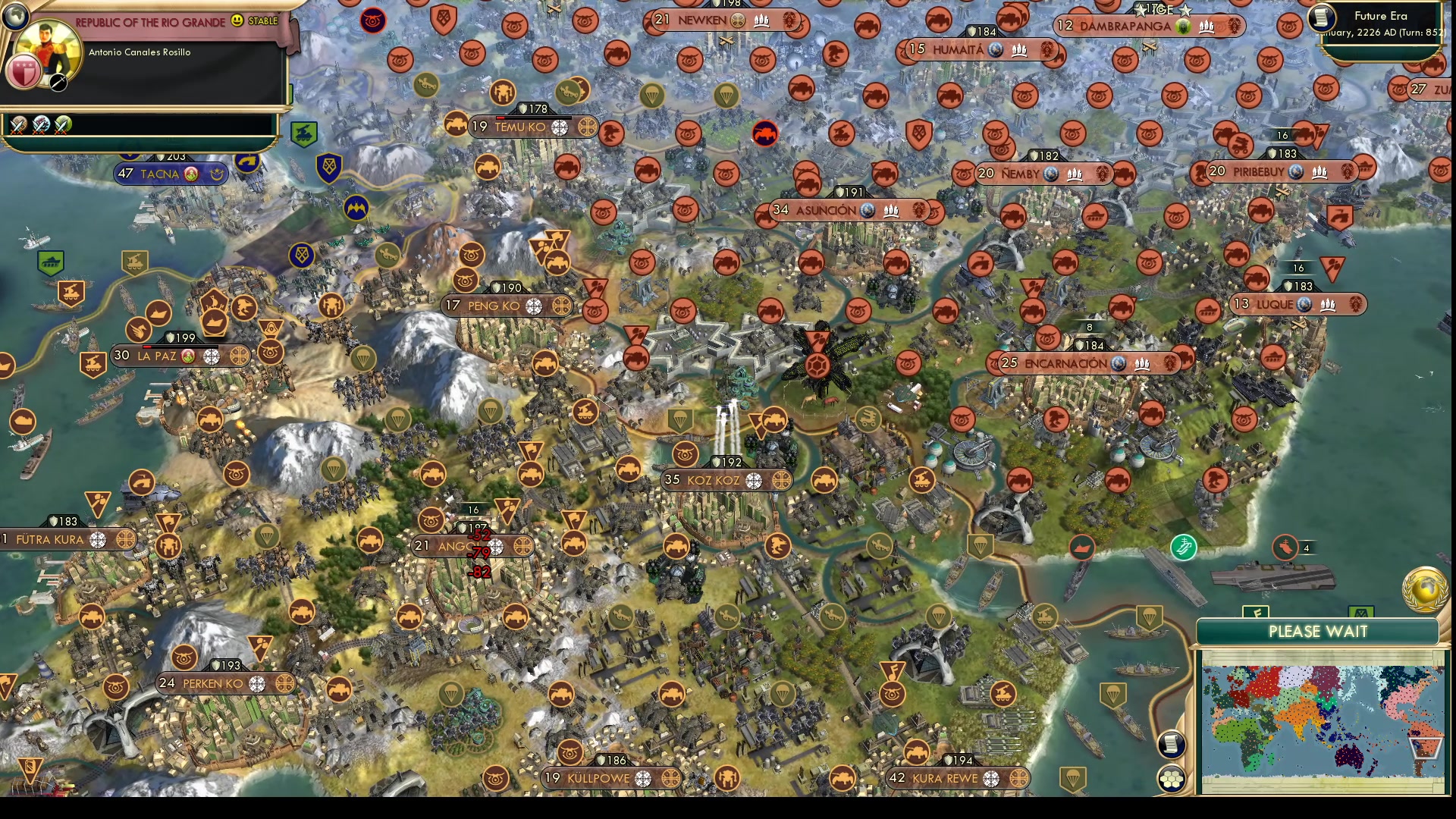Open the notification log scroll icon beside the minimap
This screenshot has height=819, width=1456.
click(1171, 745)
